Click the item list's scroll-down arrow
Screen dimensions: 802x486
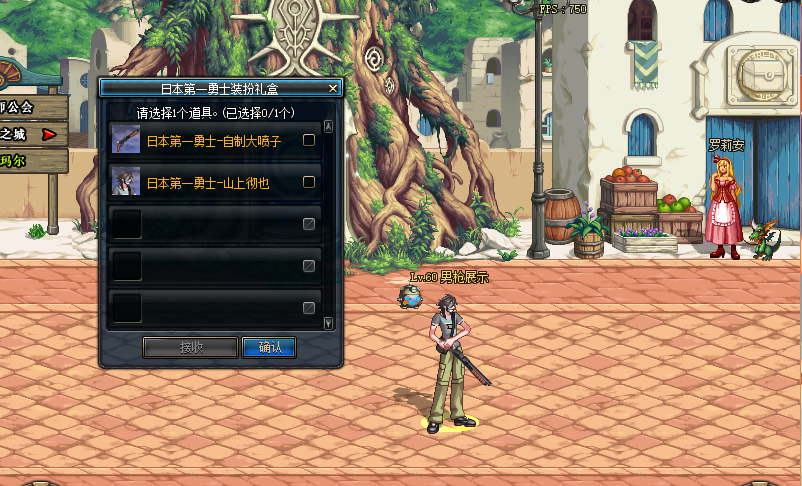pos(329,322)
